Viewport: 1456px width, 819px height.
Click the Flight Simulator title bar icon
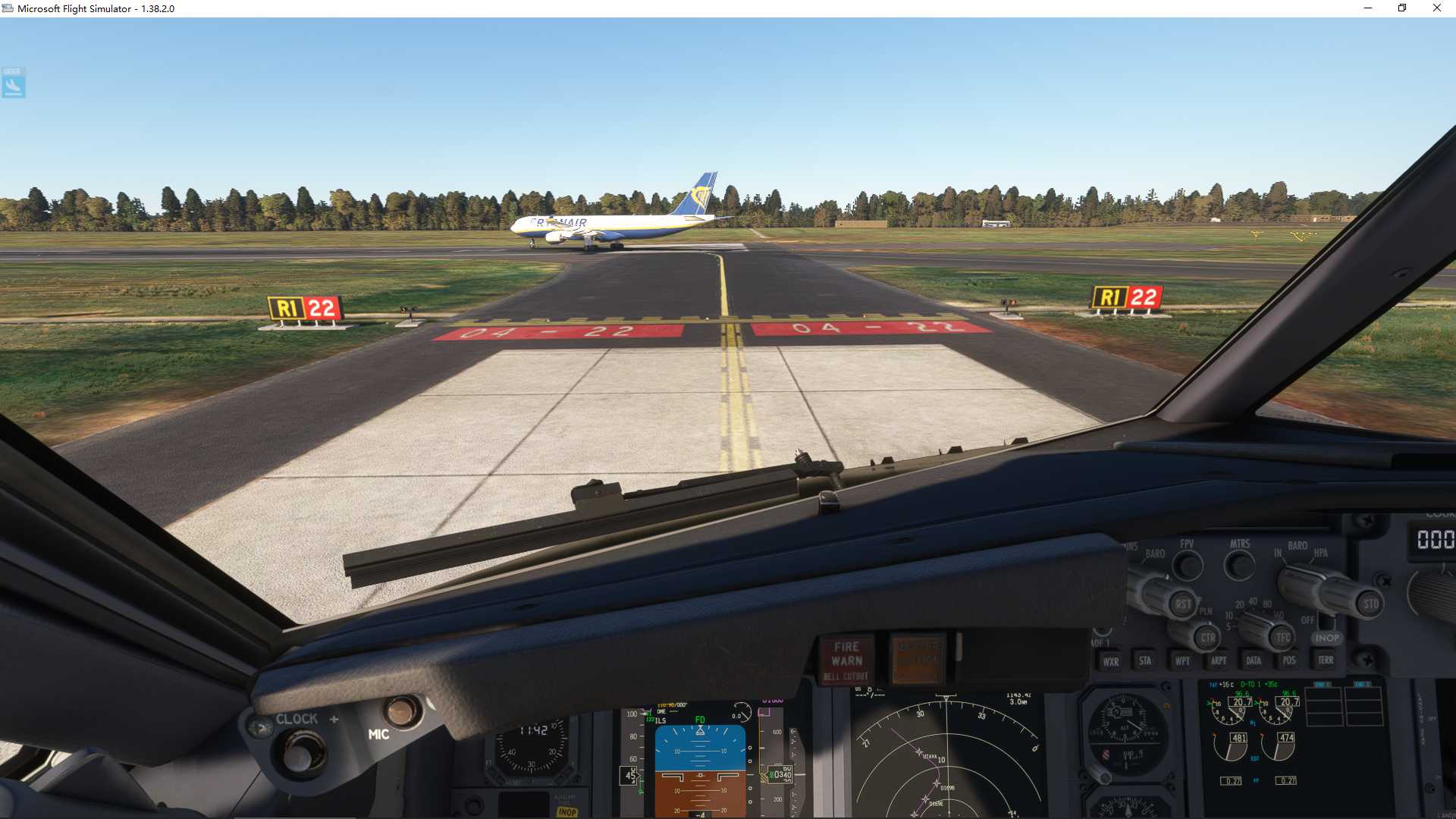tap(8, 8)
